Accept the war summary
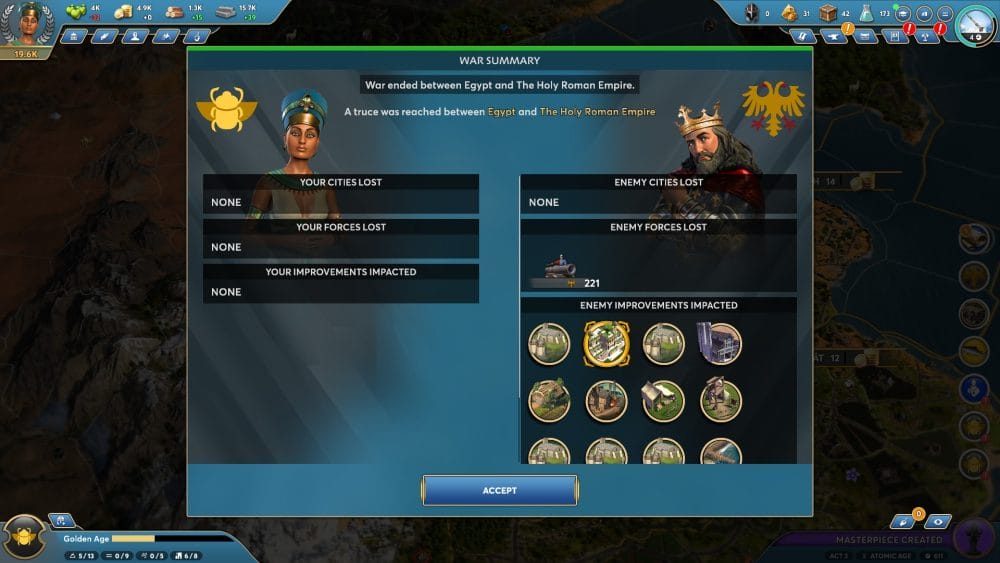The width and height of the screenshot is (1000, 563). point(499,490)
